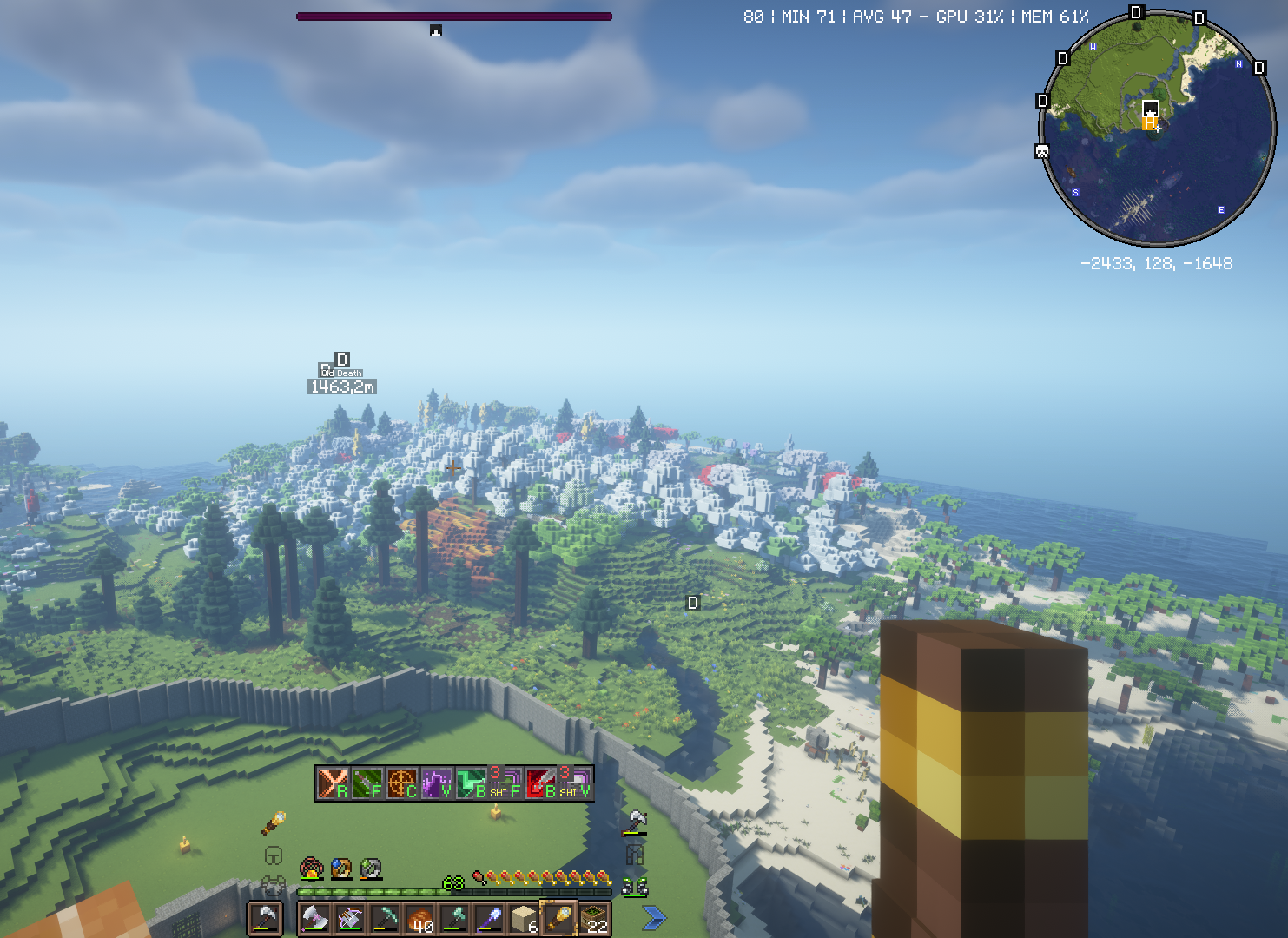Activate the orange crosshair ability marked C
The width and height of the screenshot is (1288, 938).
click(402, 783)
